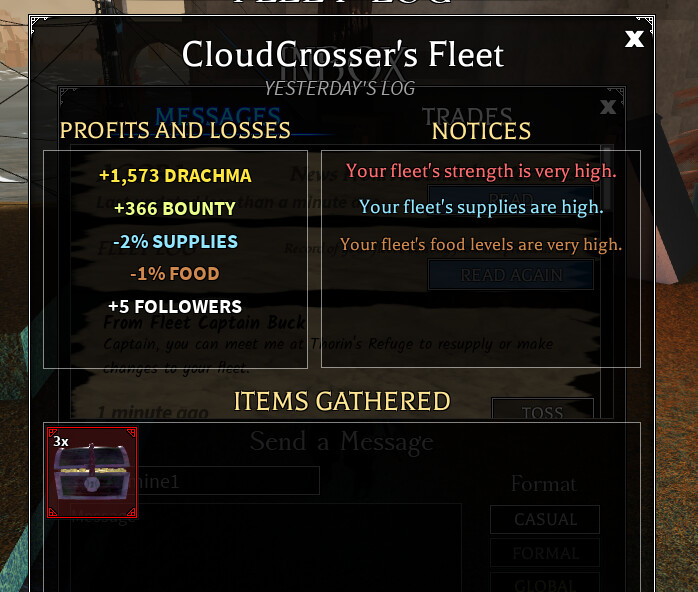
Task: Select the treasure chest item gathered
Action: pyautogui.click(x=92, y=473)
